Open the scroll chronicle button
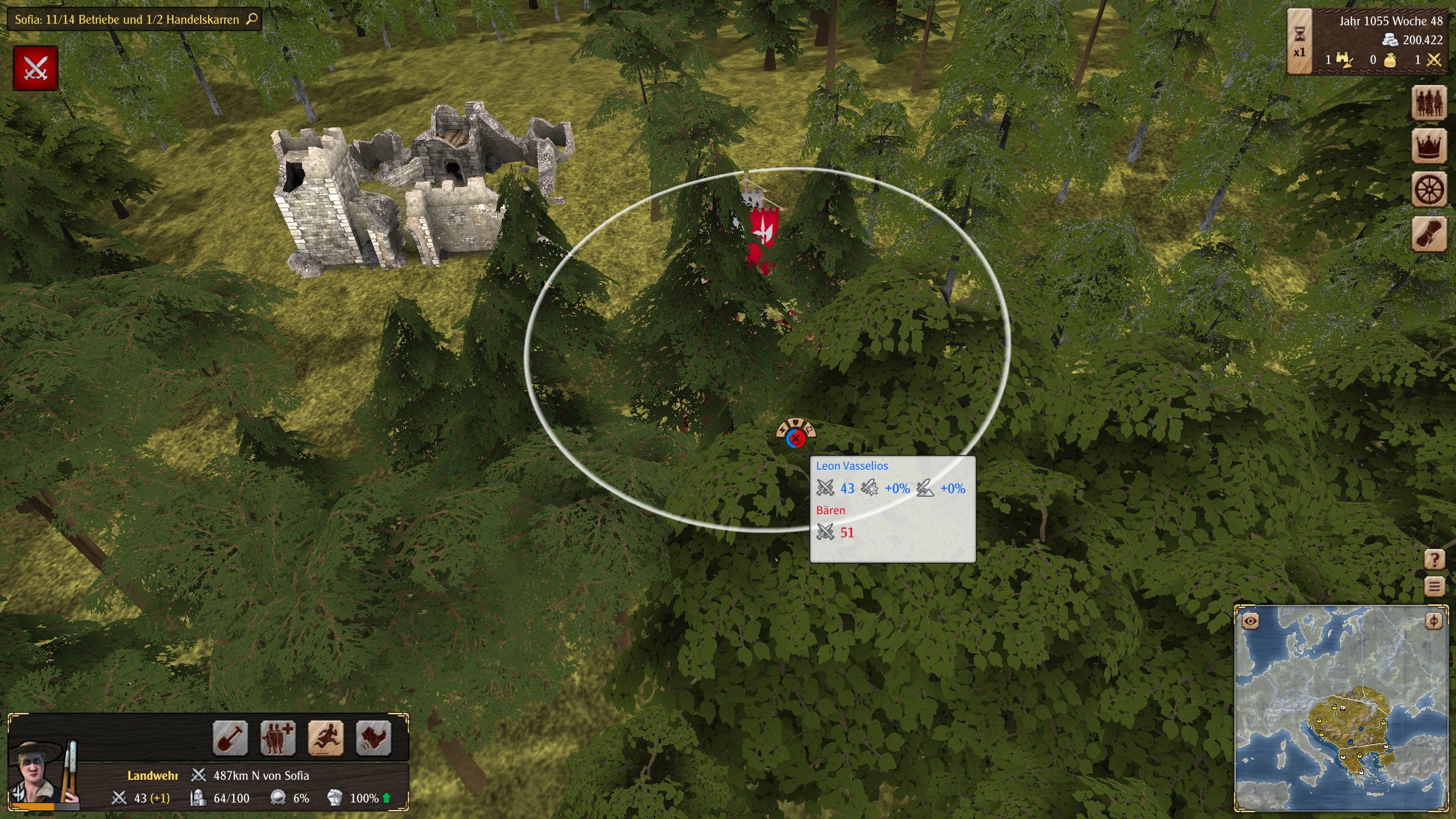The width and height of the screenshot is (1456, 819). click(1429, 233)
